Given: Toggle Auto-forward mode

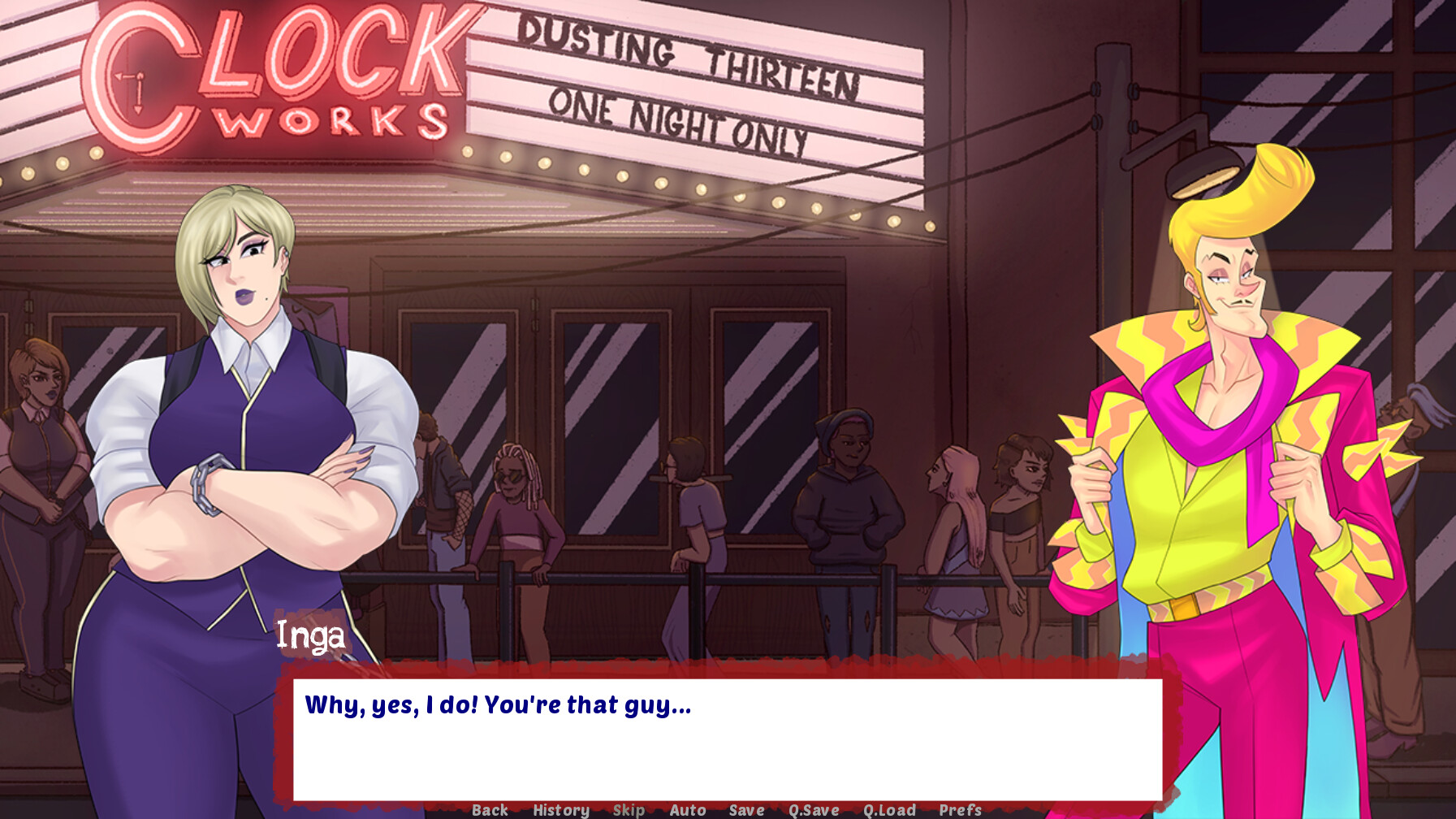Looking at the screenshot, I should pyautogui.click(x=686, y=809).
